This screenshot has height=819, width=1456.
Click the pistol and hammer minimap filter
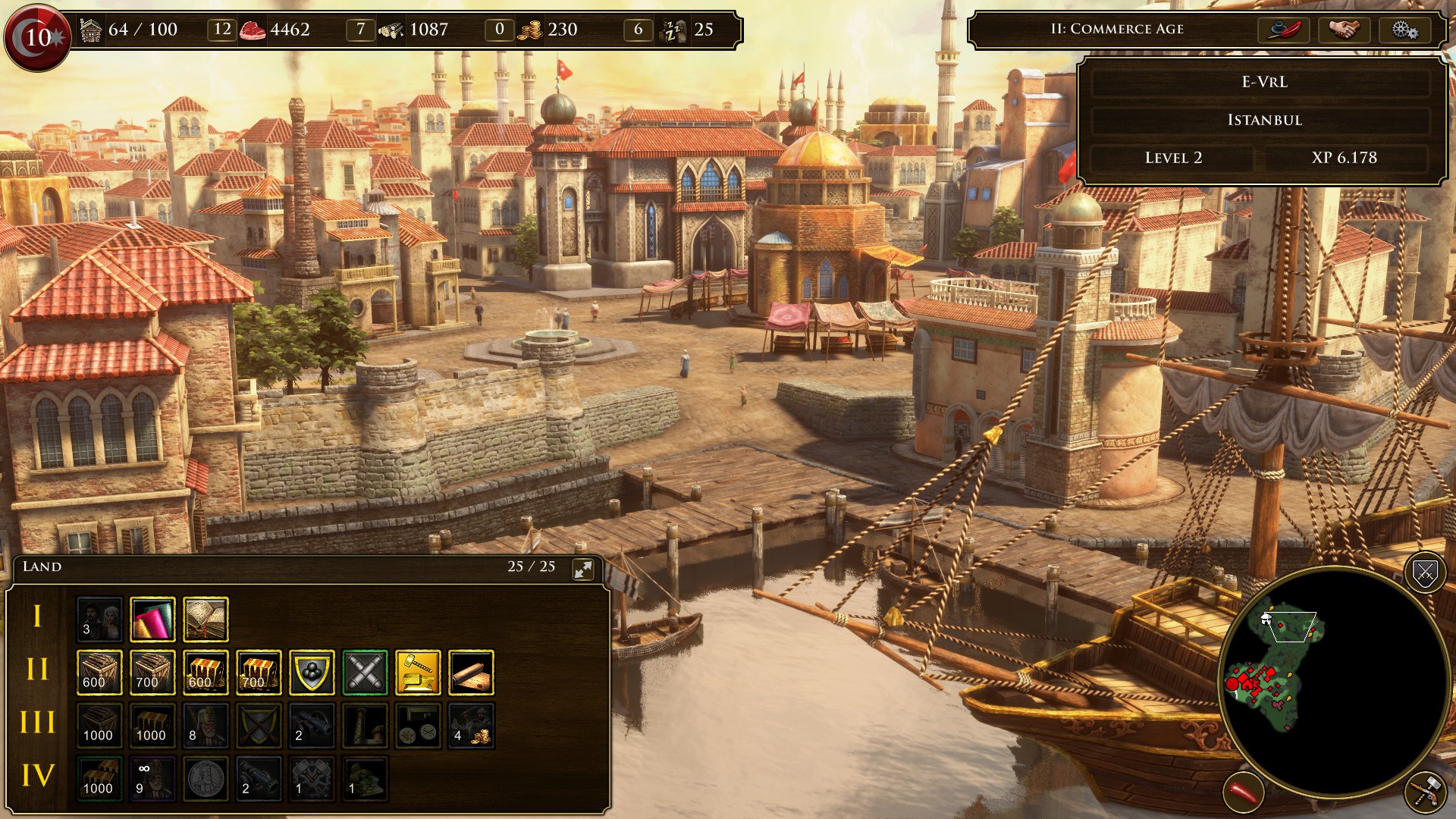click(1425, 792)
